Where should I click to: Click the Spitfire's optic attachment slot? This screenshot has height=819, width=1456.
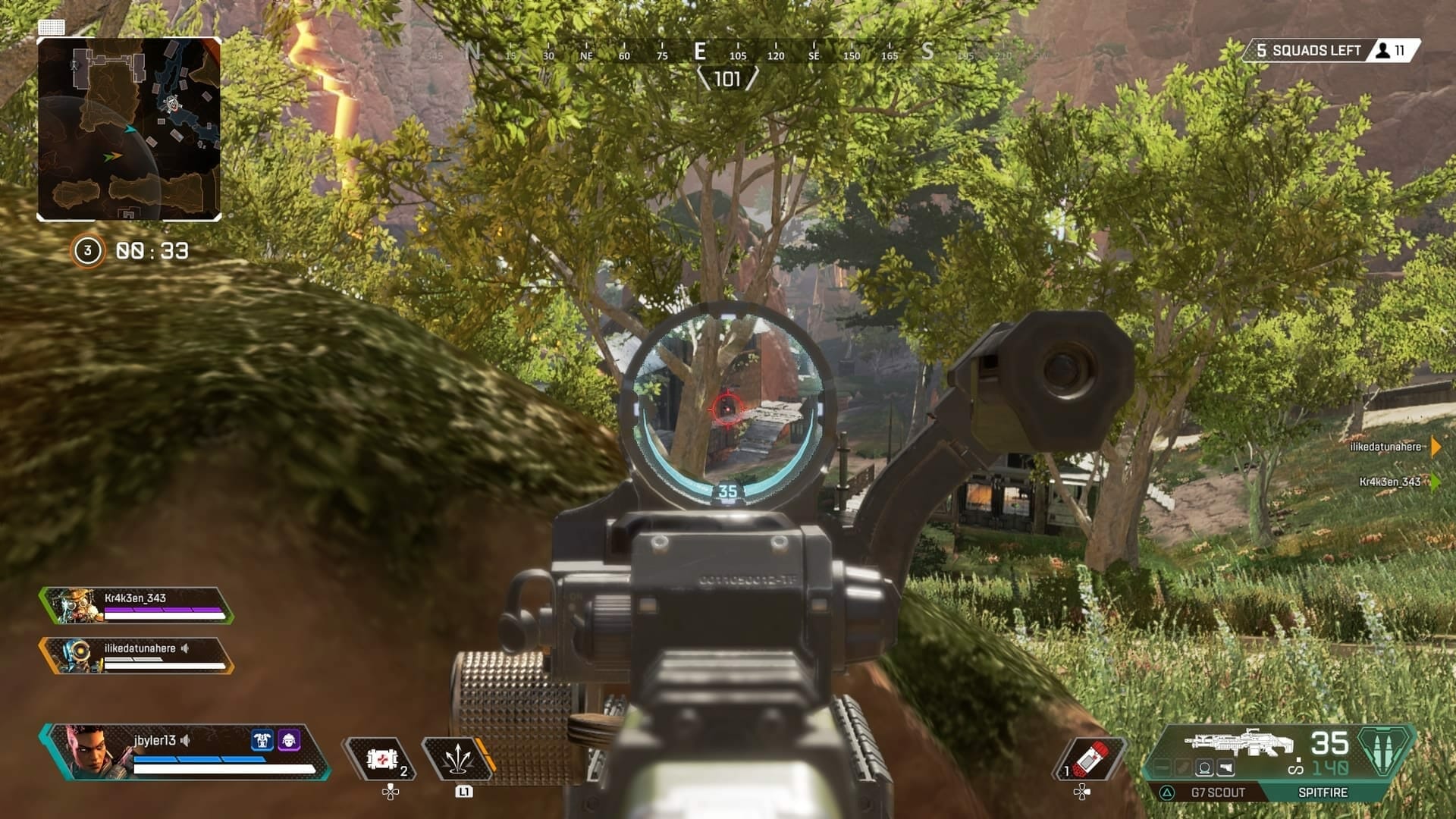coord(1203,769)
